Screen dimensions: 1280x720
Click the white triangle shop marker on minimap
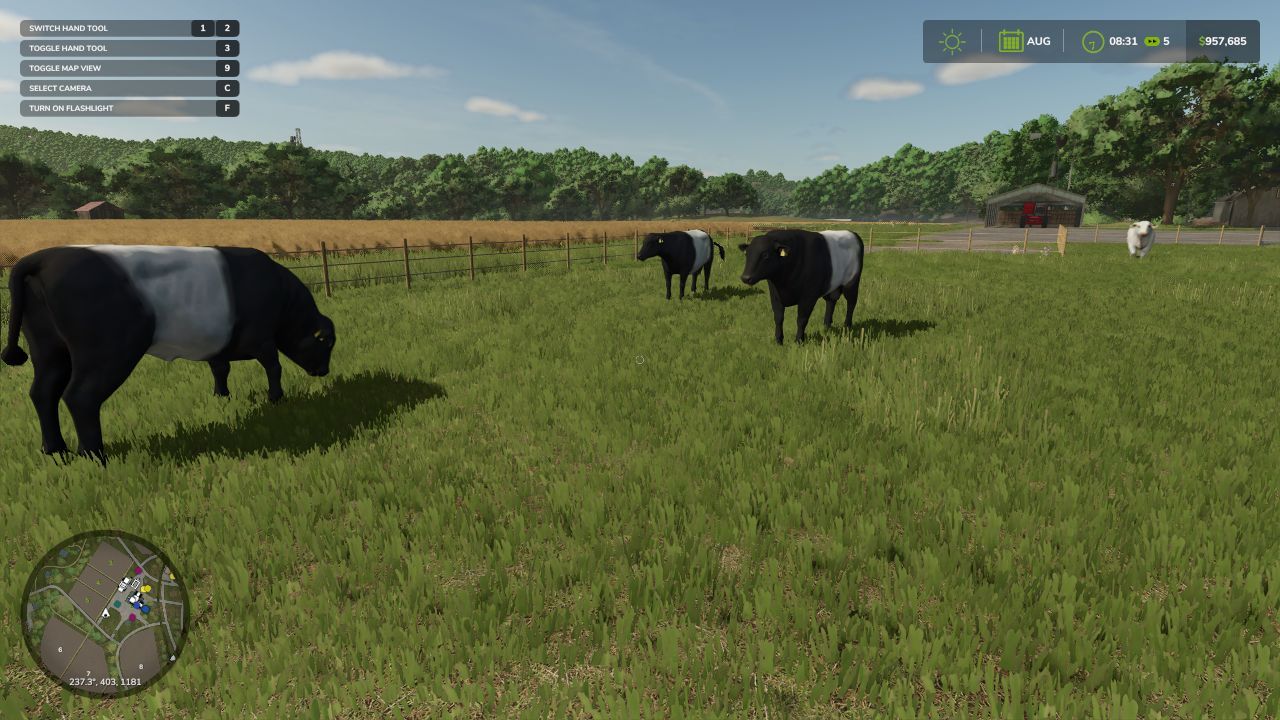coord(173,657)
